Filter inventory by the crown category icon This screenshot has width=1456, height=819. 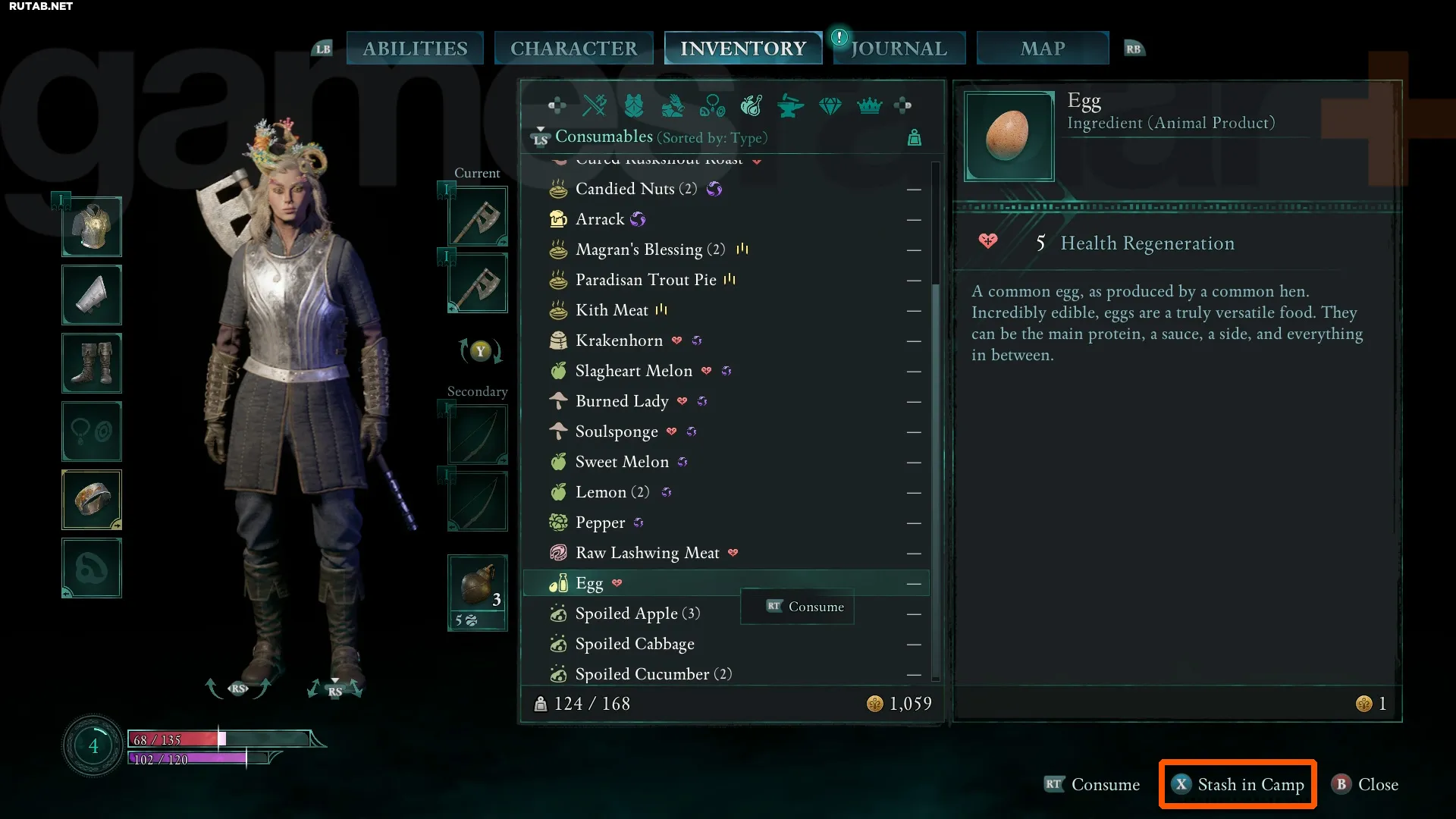tap(869, 106)
